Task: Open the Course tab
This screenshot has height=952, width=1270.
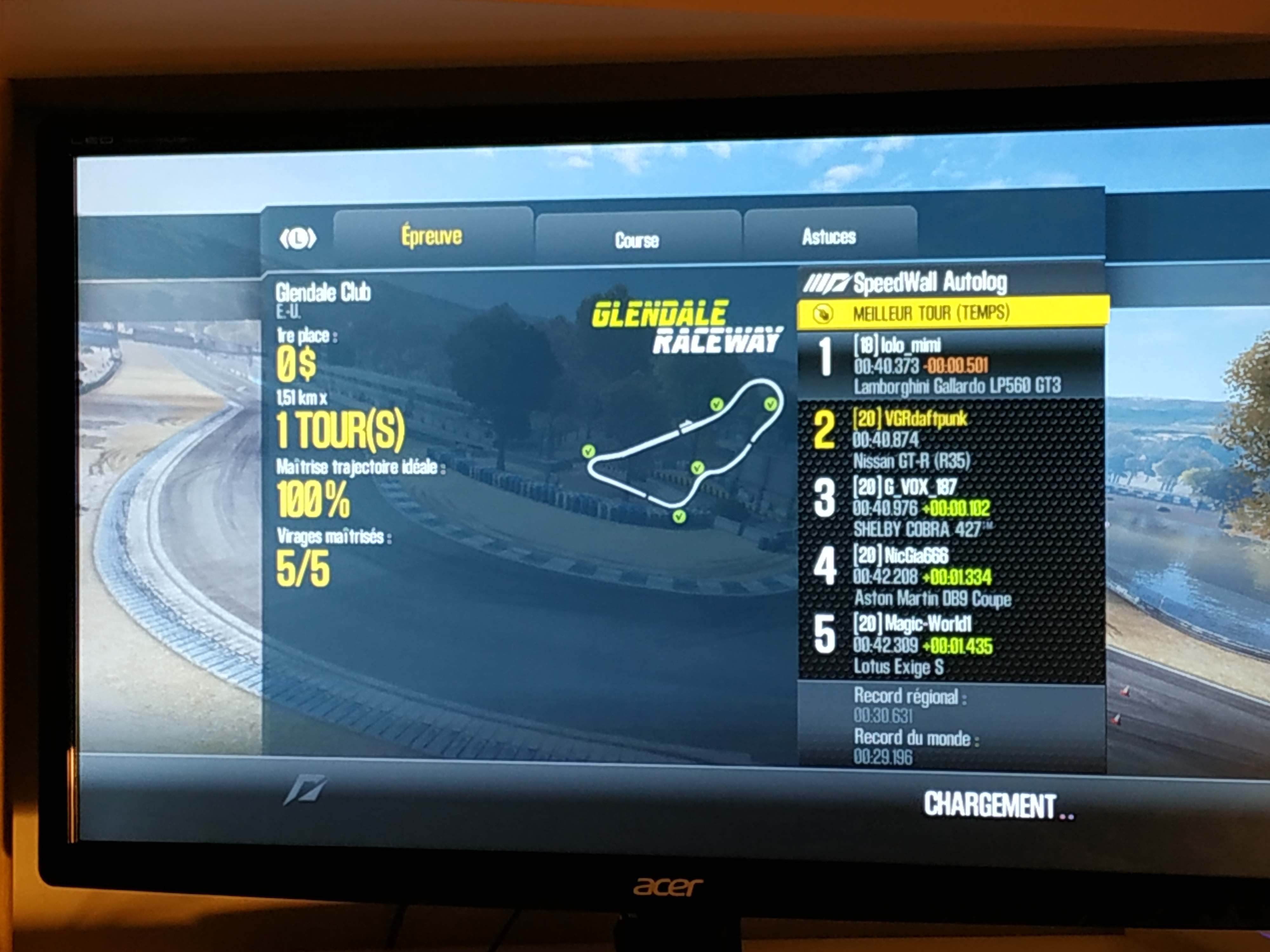Action: pyautogui.click(x=637, y=240)
